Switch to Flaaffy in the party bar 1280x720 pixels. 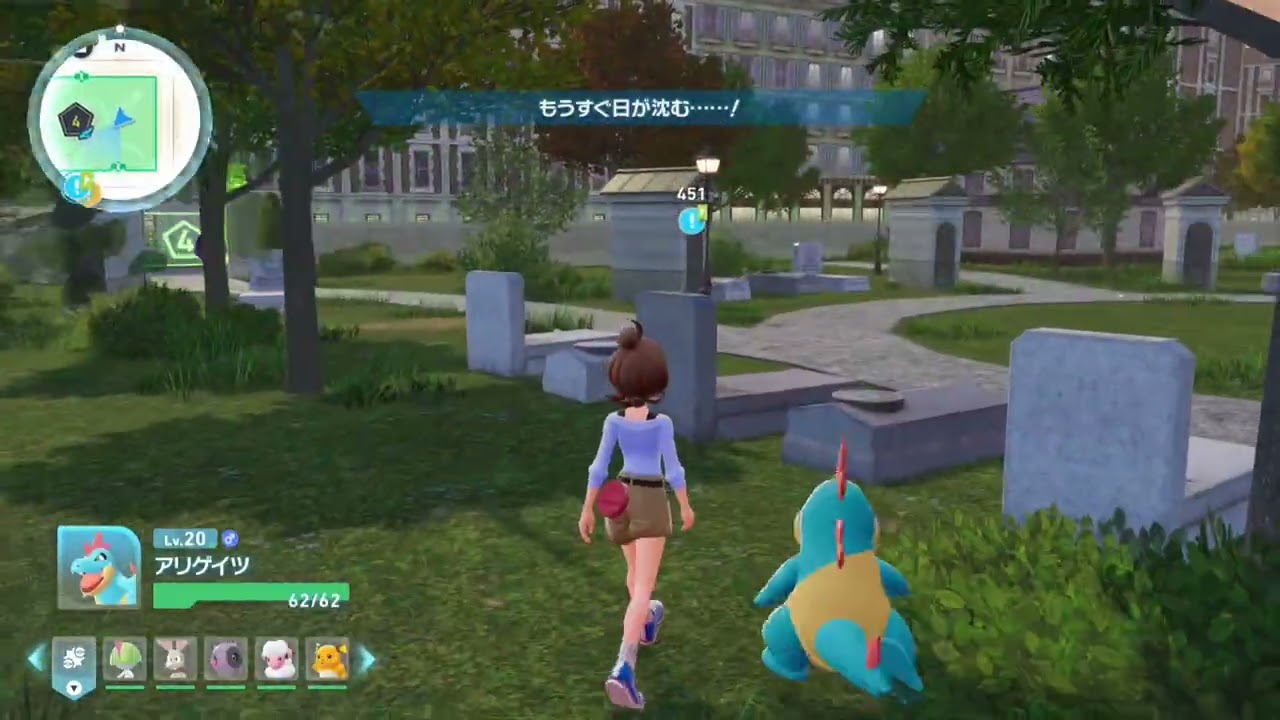[x=277, y=660]
